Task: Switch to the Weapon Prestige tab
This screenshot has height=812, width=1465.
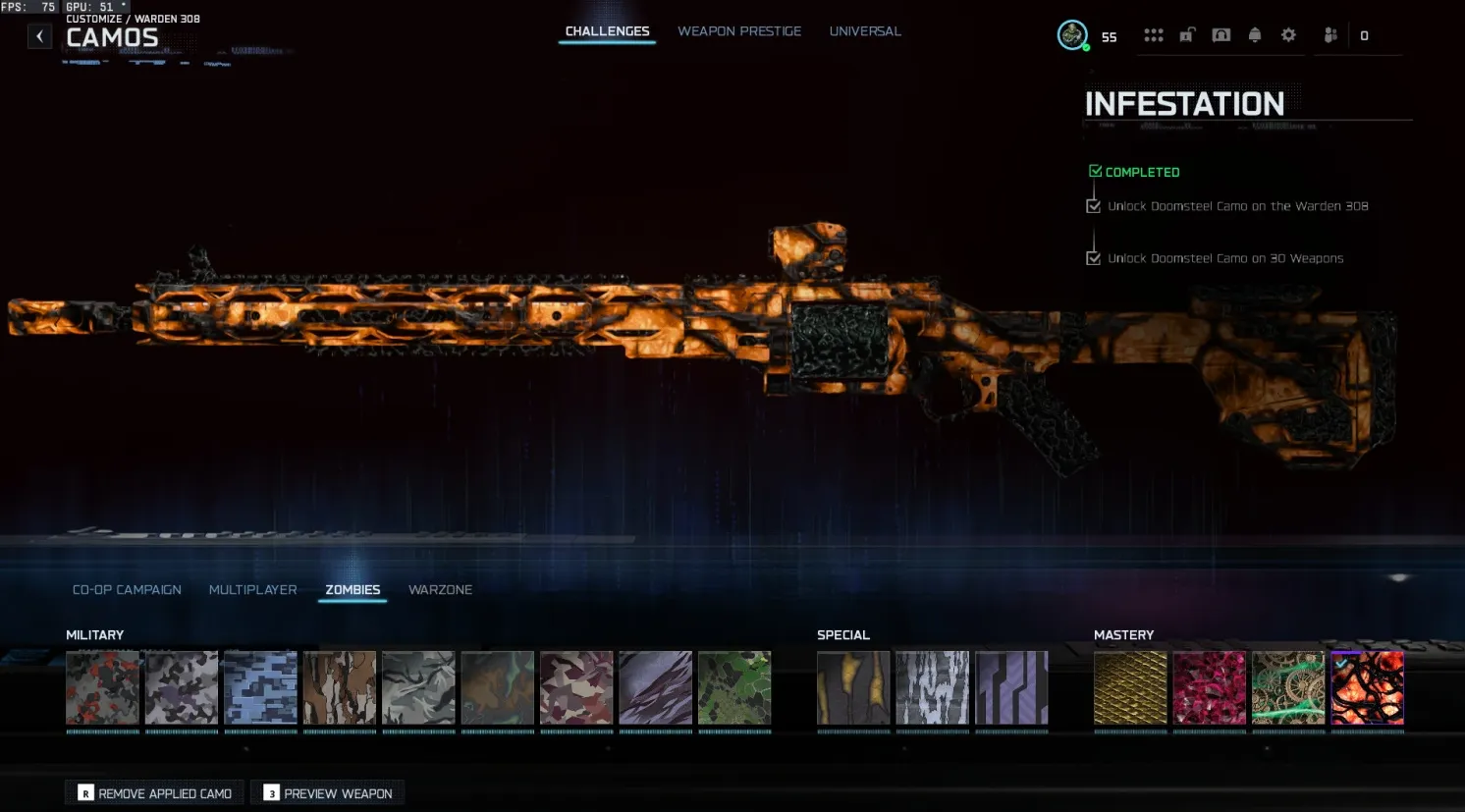Action: point(739,30)
